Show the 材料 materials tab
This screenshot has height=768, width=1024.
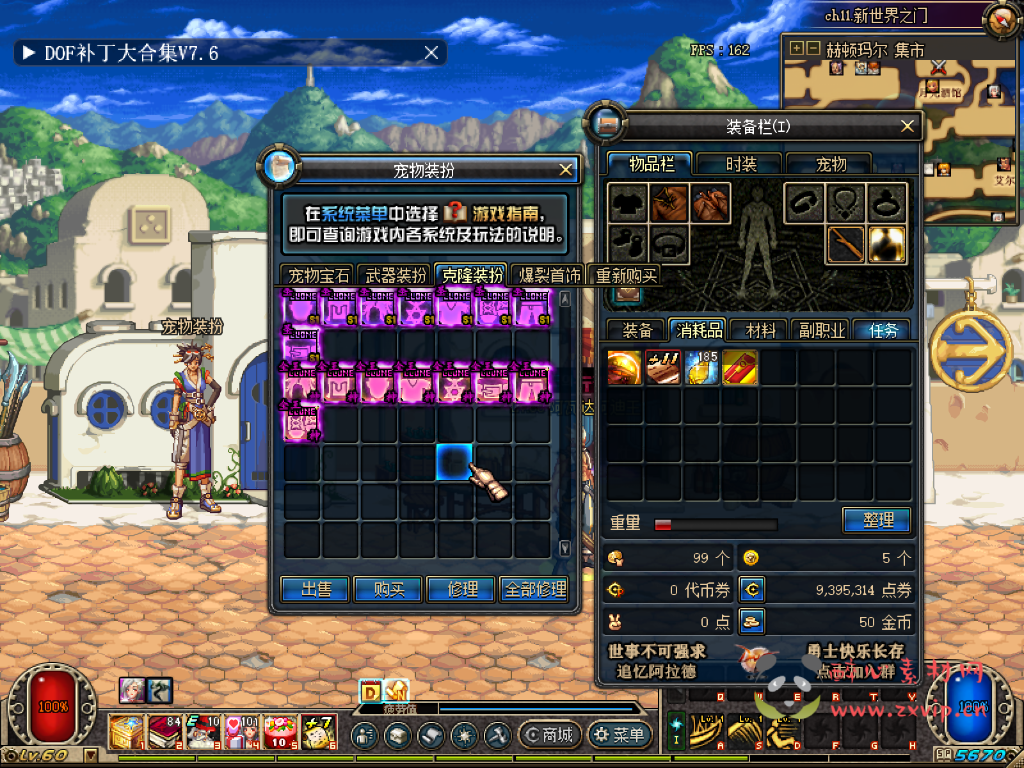tap(759, 330)
